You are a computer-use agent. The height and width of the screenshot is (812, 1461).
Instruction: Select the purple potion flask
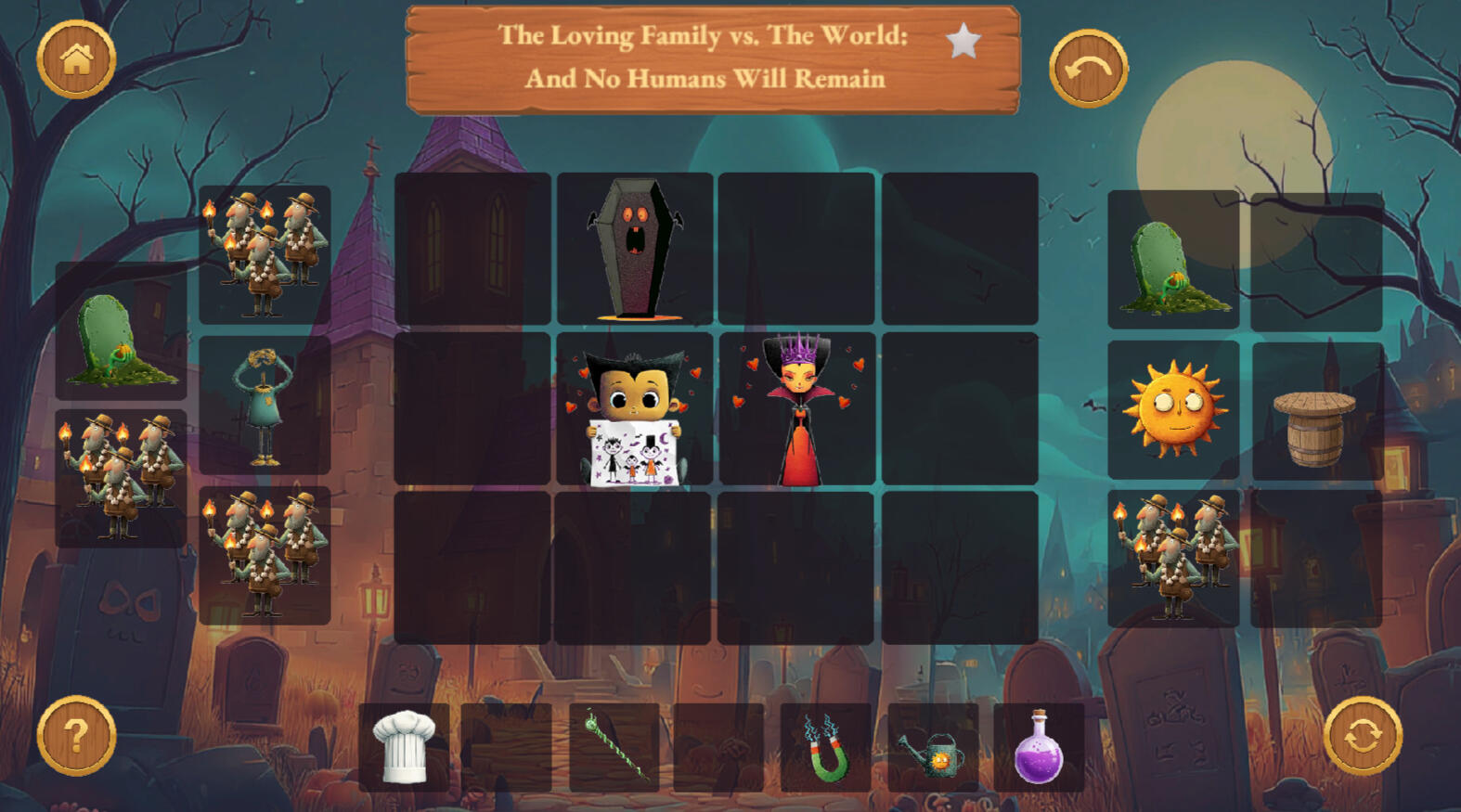[x=1039, y=748]
